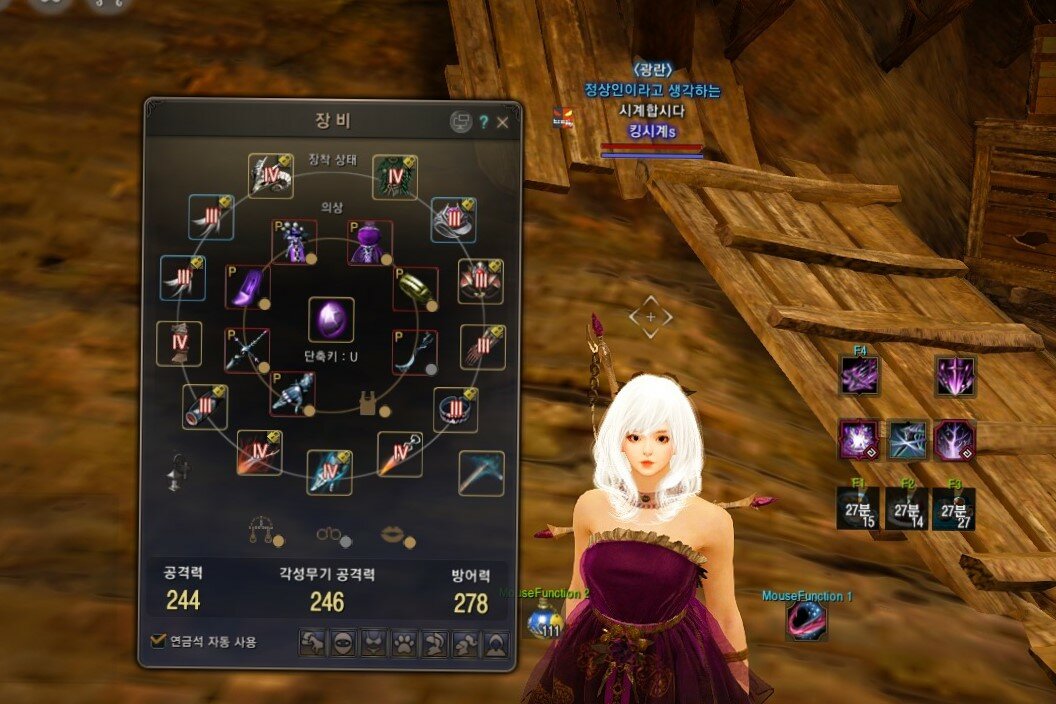Select the gold ring costume slot
The image size is (1056, 704).
coord(415,288)
